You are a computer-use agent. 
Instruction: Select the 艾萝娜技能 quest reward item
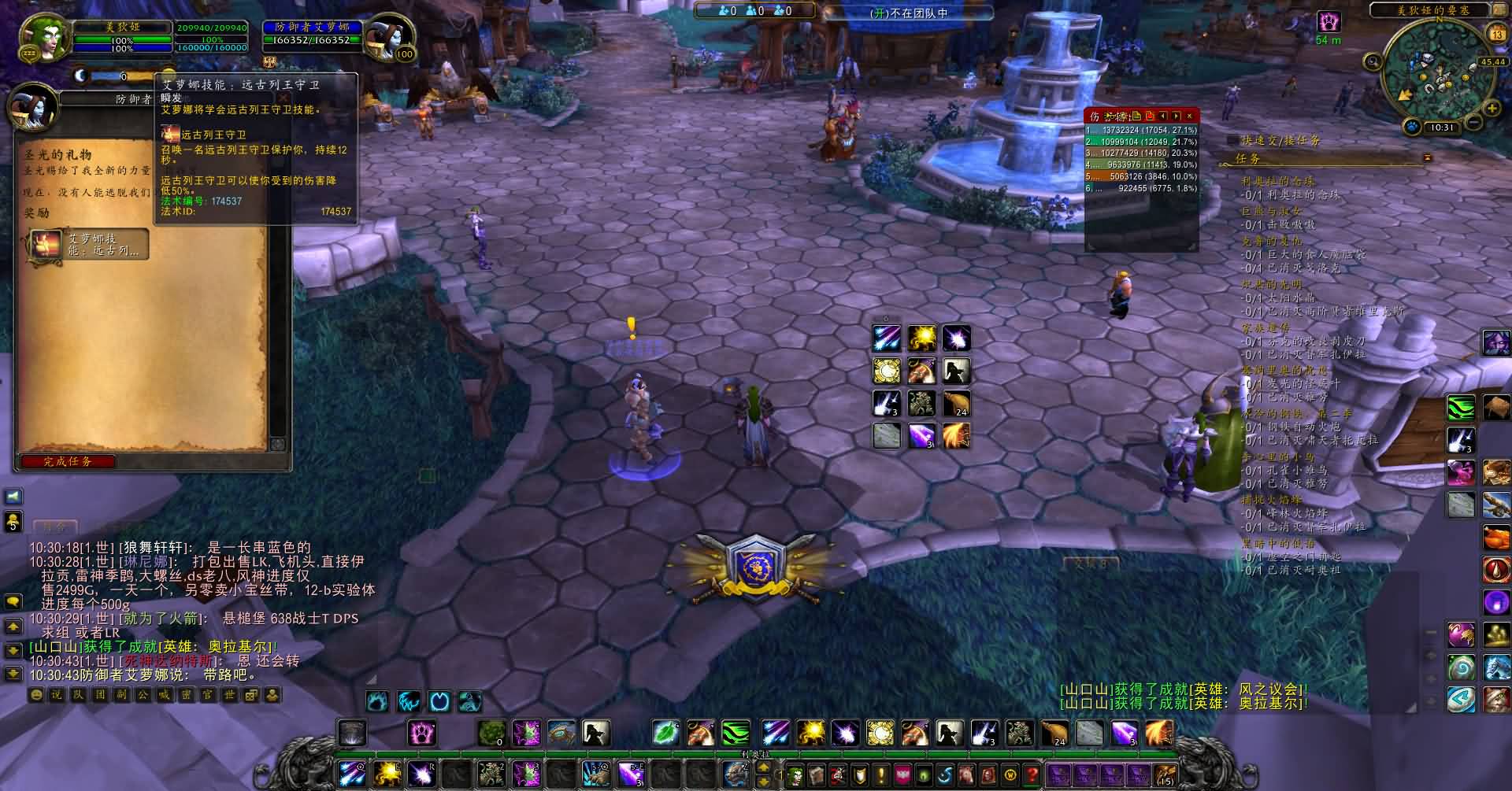88,245
